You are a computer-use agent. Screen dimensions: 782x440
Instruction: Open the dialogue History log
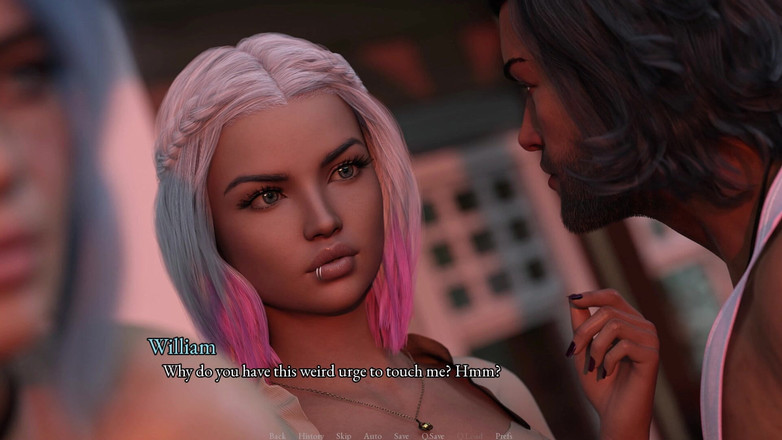point(310,436)
